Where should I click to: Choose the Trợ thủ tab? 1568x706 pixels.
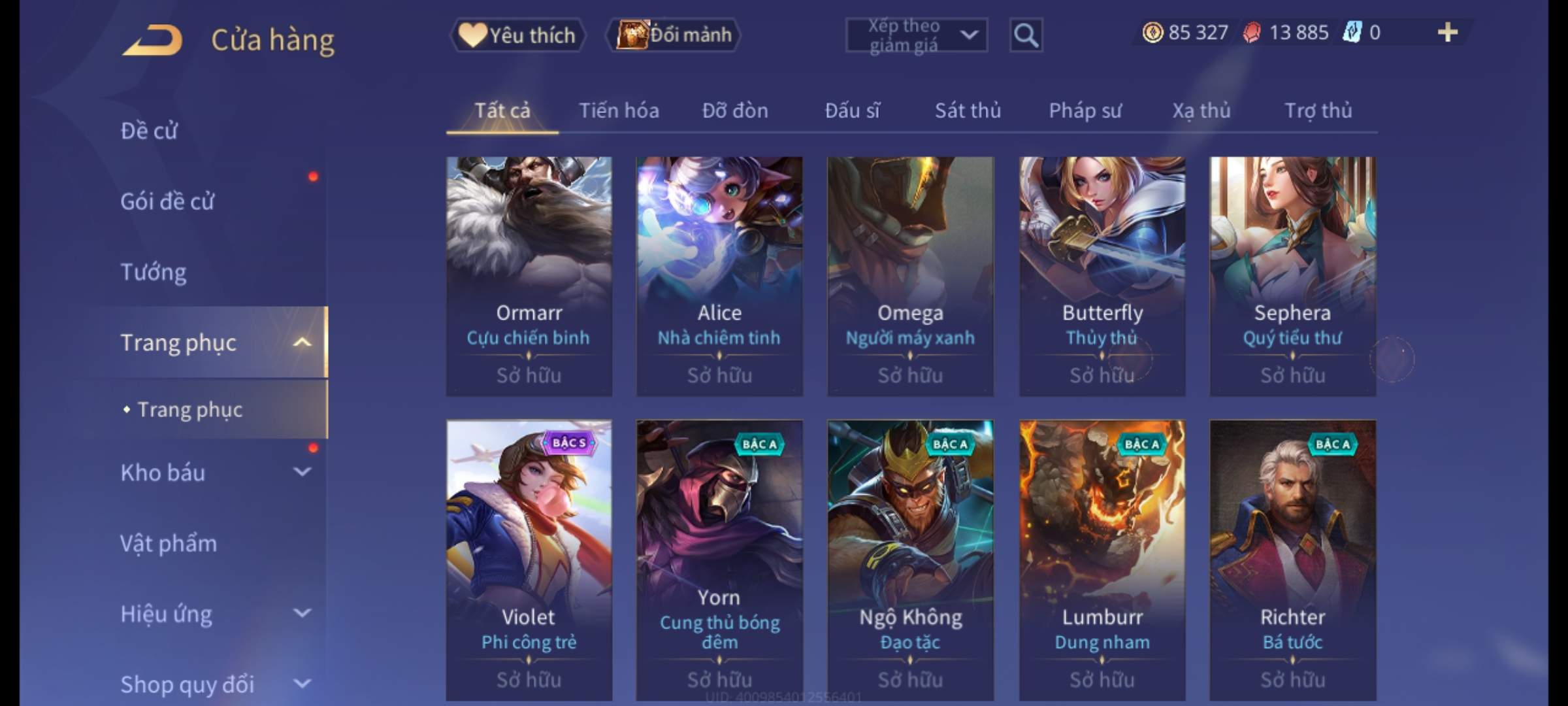[x=1318, y=110]
